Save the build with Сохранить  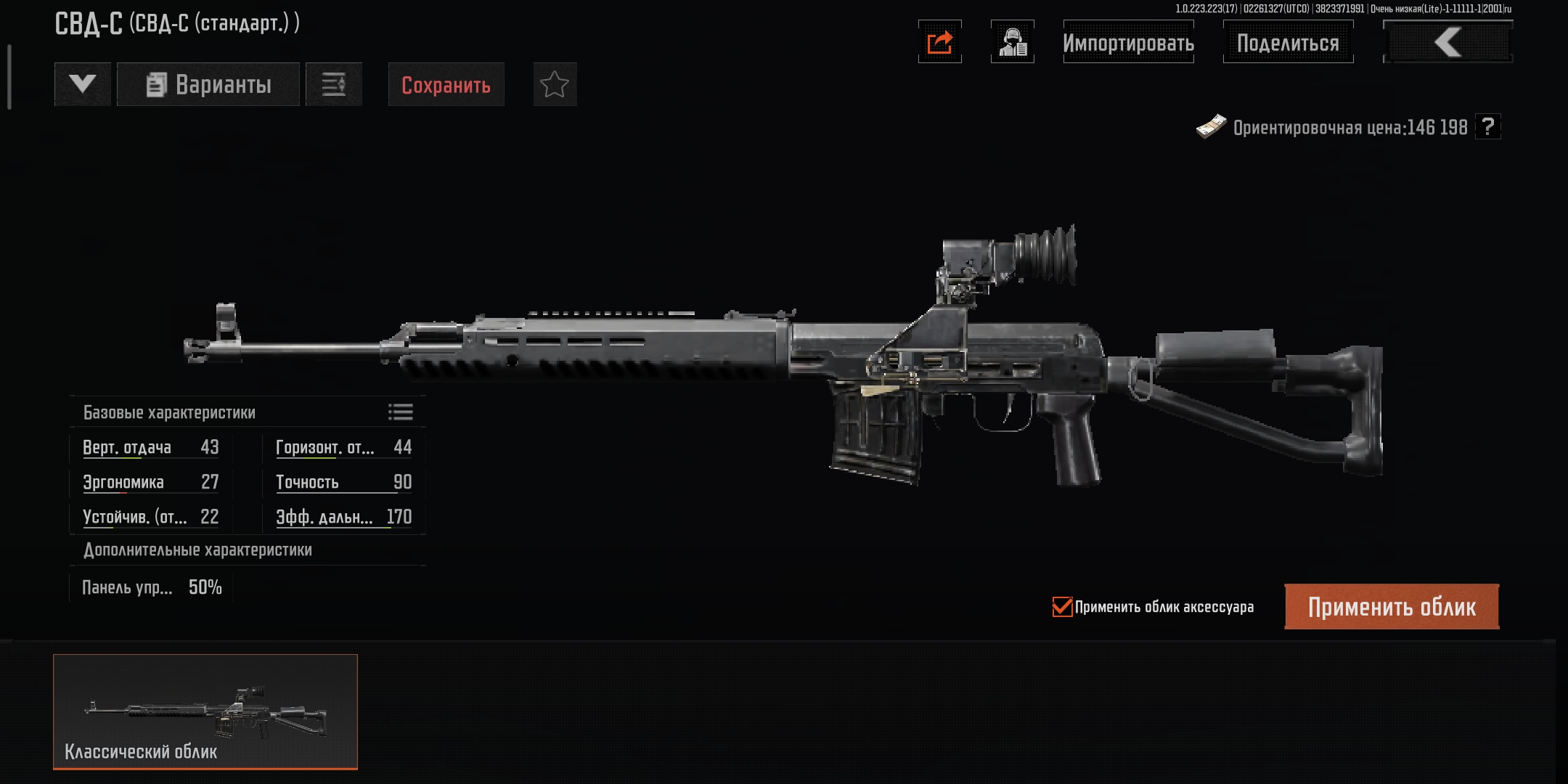tap(446, 85)
